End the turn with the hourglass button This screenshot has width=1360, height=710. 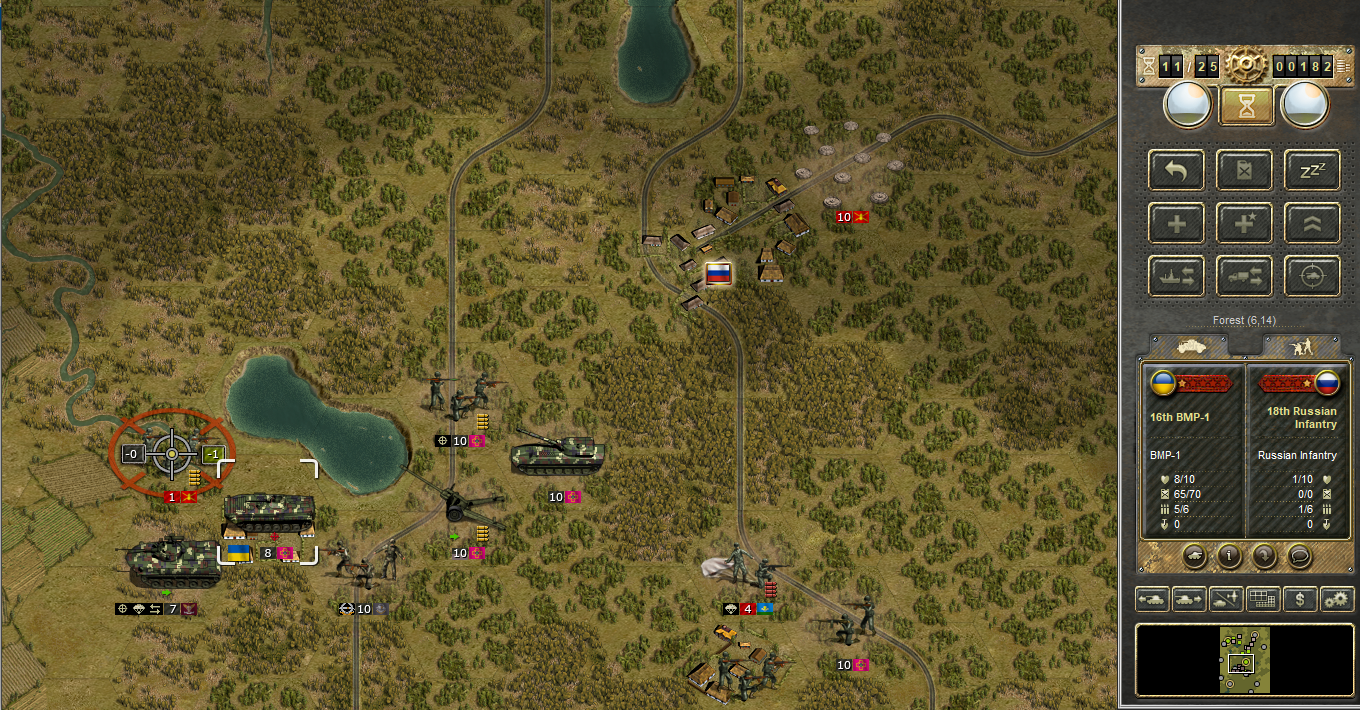tap(1246, 105)
